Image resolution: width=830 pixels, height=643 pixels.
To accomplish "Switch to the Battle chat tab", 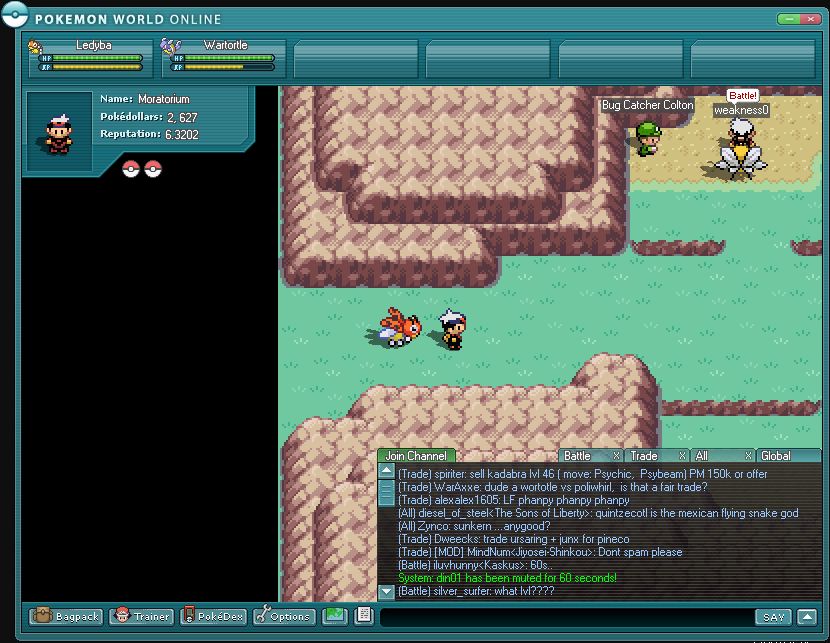I will (x=579, y=456).
